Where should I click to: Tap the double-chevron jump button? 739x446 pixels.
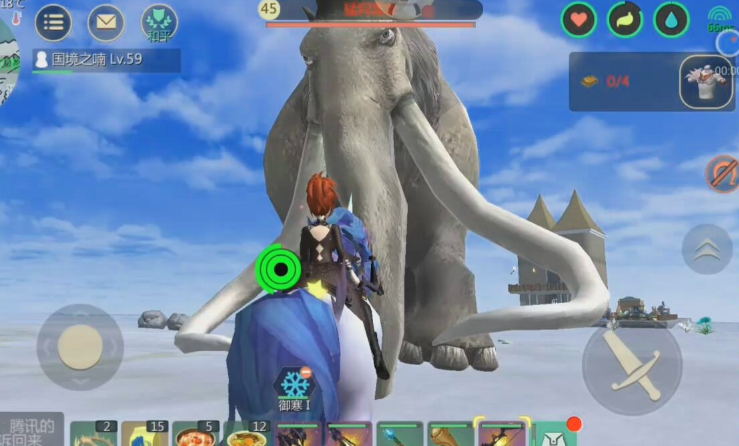pos(707,249)
